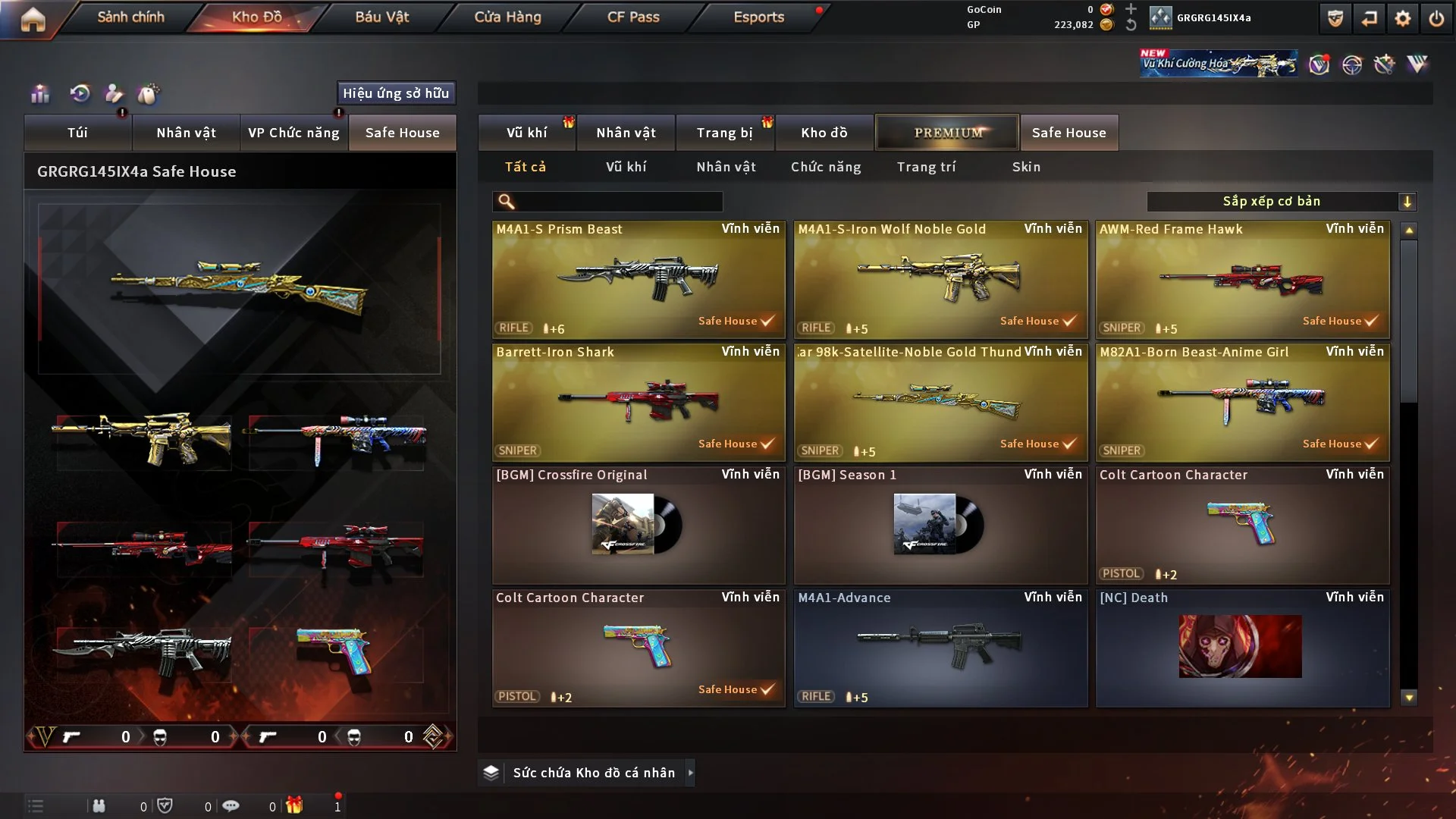Filter items by Chức năng

click(826, 167)
